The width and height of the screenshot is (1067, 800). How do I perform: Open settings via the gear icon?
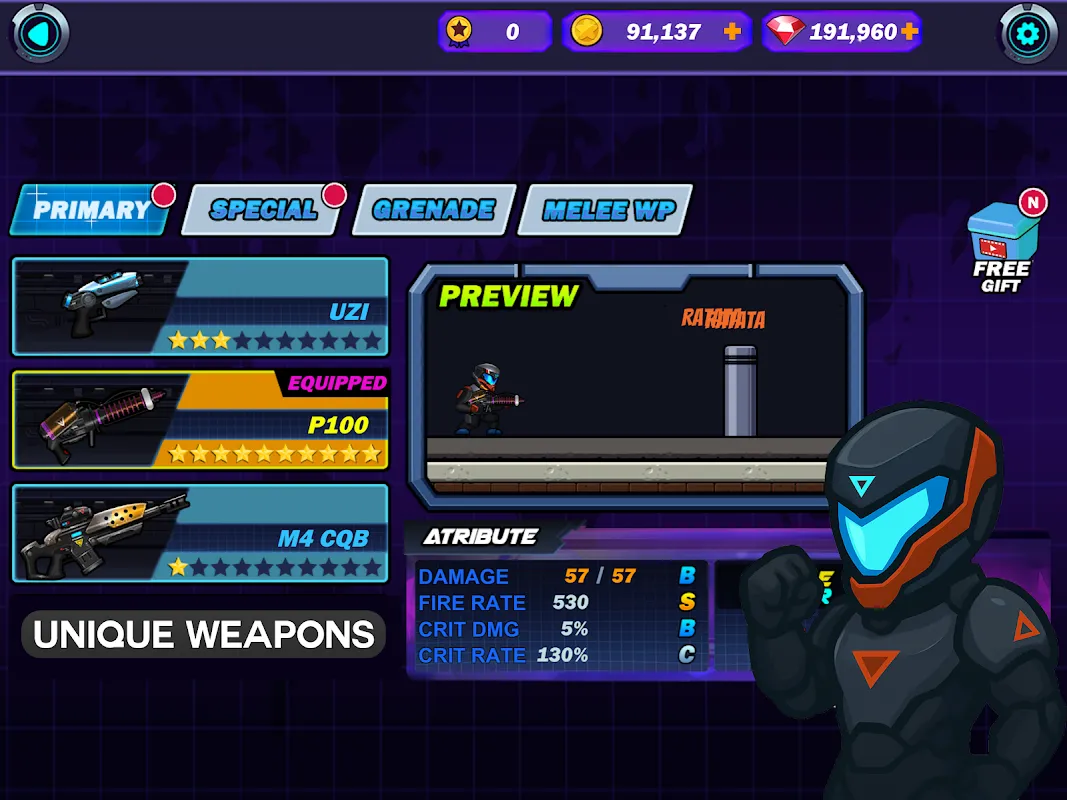click(1029, 35)
